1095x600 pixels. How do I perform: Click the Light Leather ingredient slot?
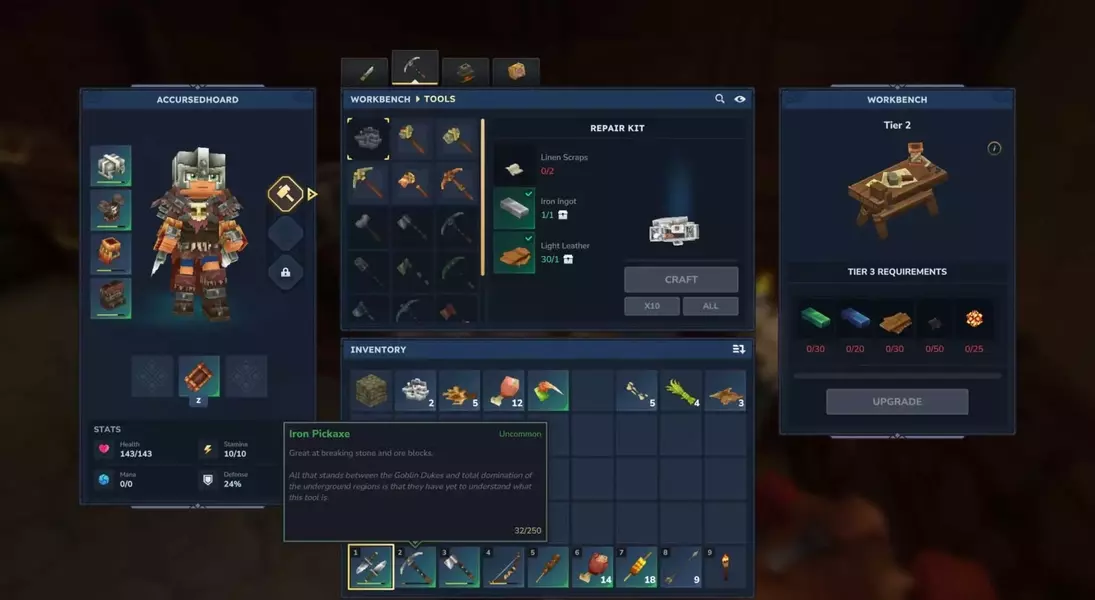(x=514, y=252)
